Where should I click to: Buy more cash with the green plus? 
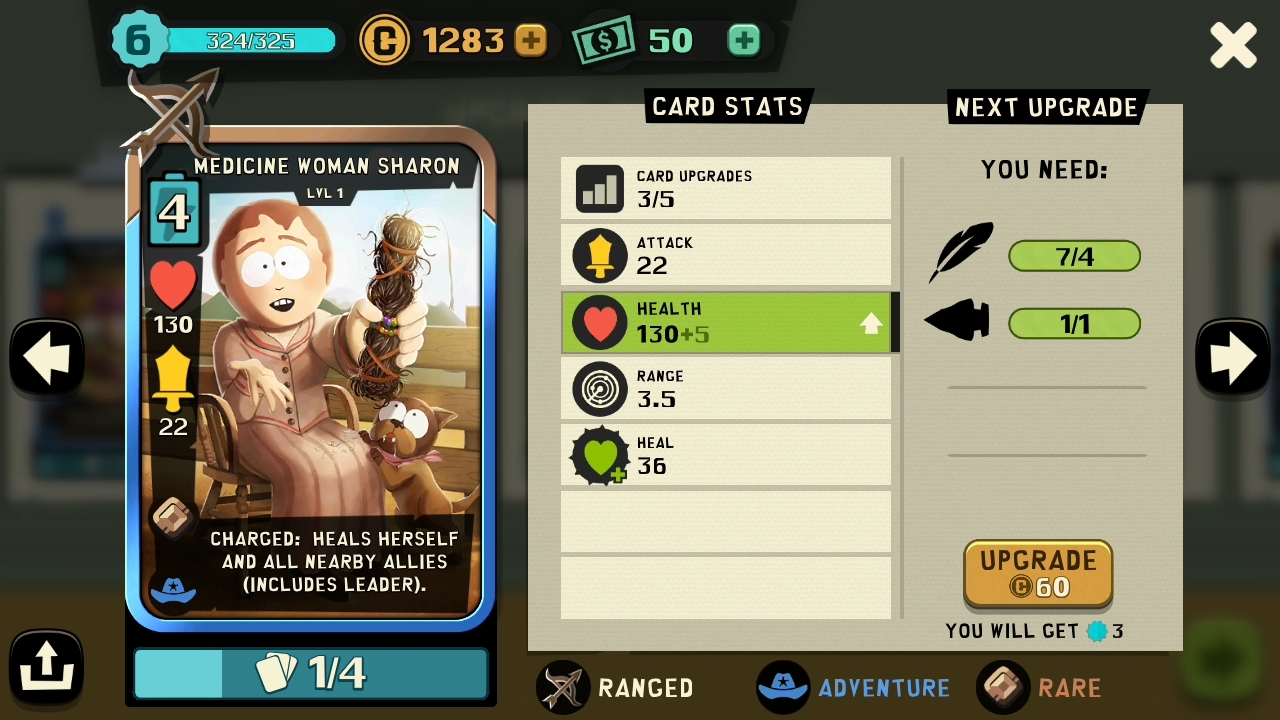click(743, 41)
